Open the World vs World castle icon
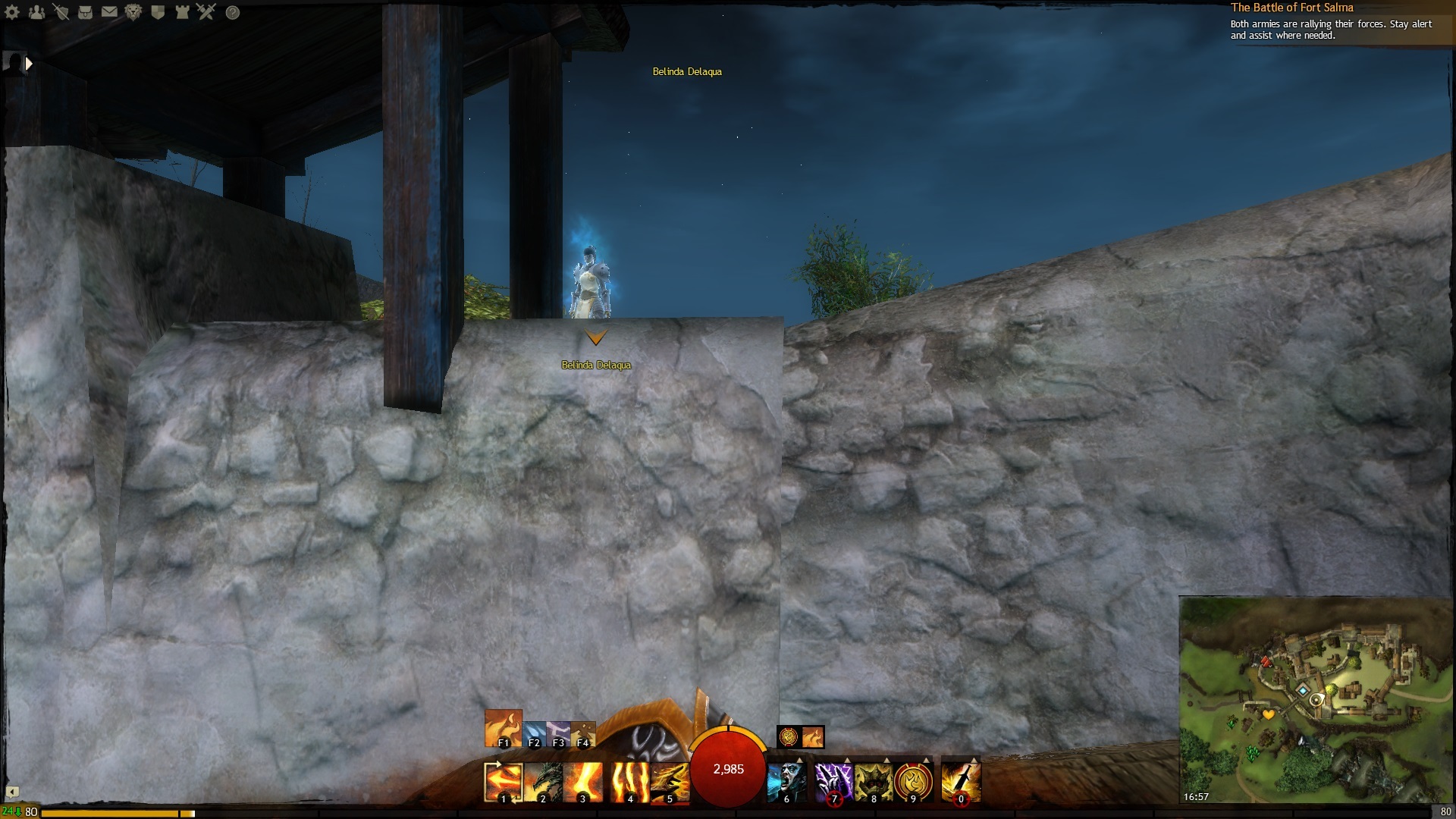 (182, 12)
